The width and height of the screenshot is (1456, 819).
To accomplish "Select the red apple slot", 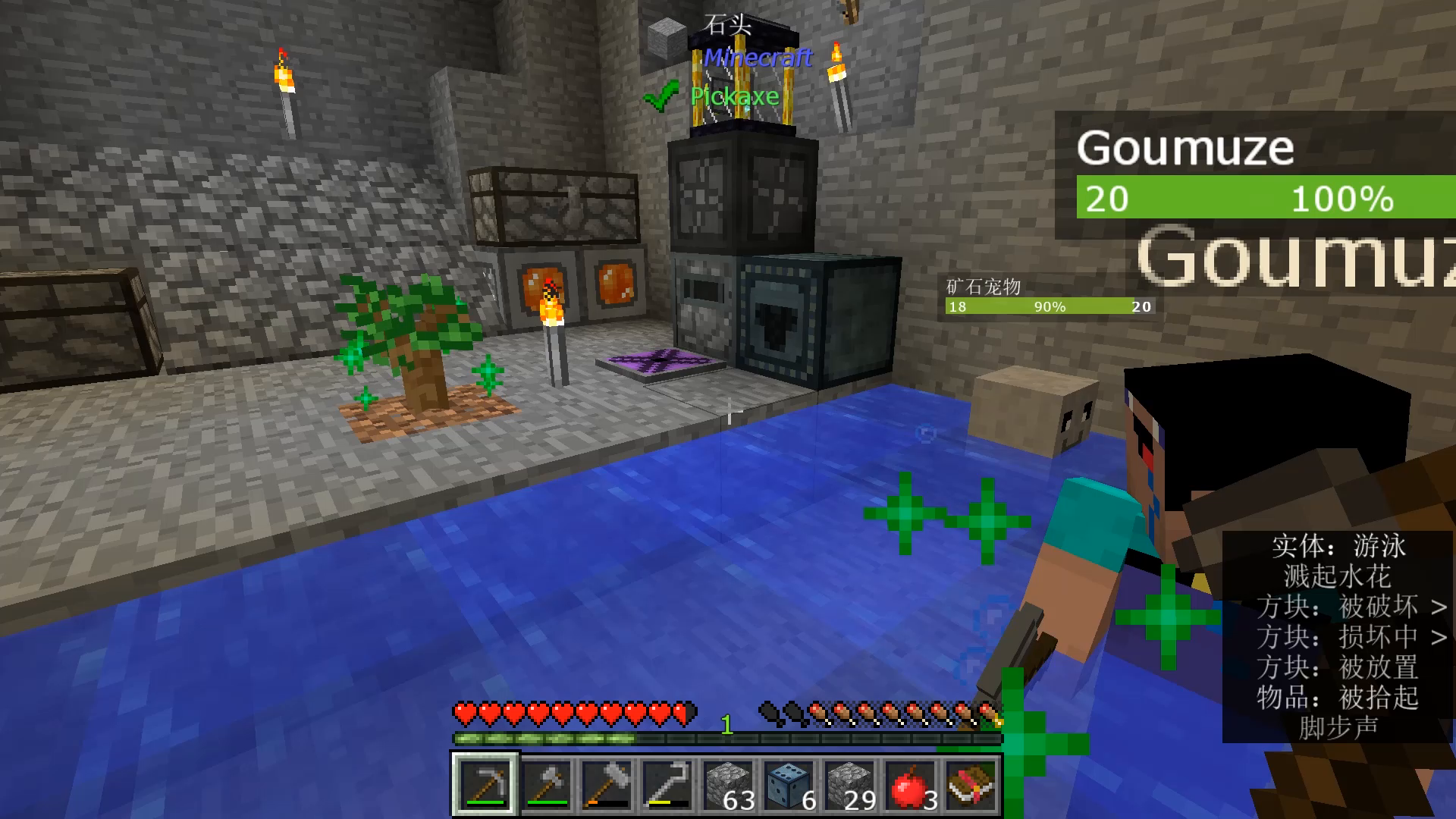I will click(910, 784).
